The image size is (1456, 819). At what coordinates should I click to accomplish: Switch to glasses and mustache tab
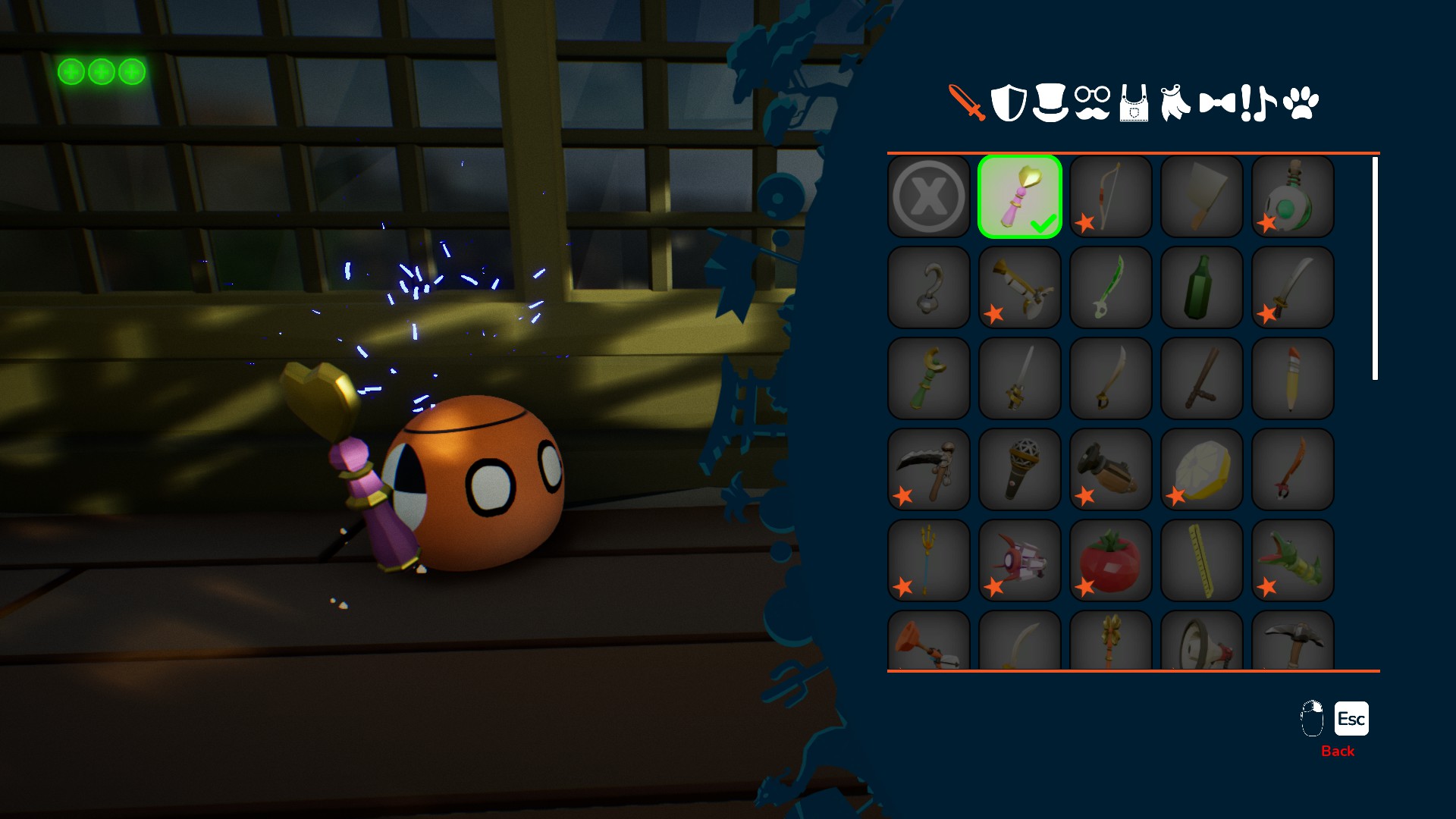[x=1092, y=102]
